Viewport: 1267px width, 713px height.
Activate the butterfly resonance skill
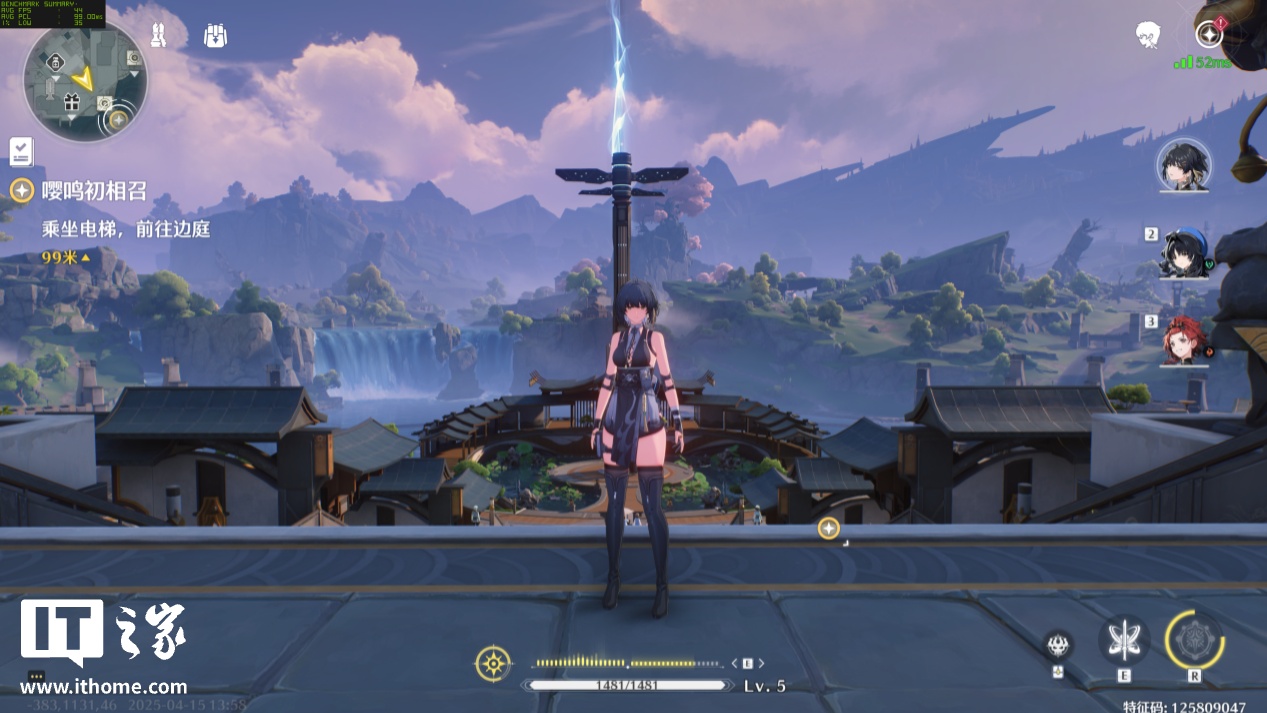(x=1123, y=639)
